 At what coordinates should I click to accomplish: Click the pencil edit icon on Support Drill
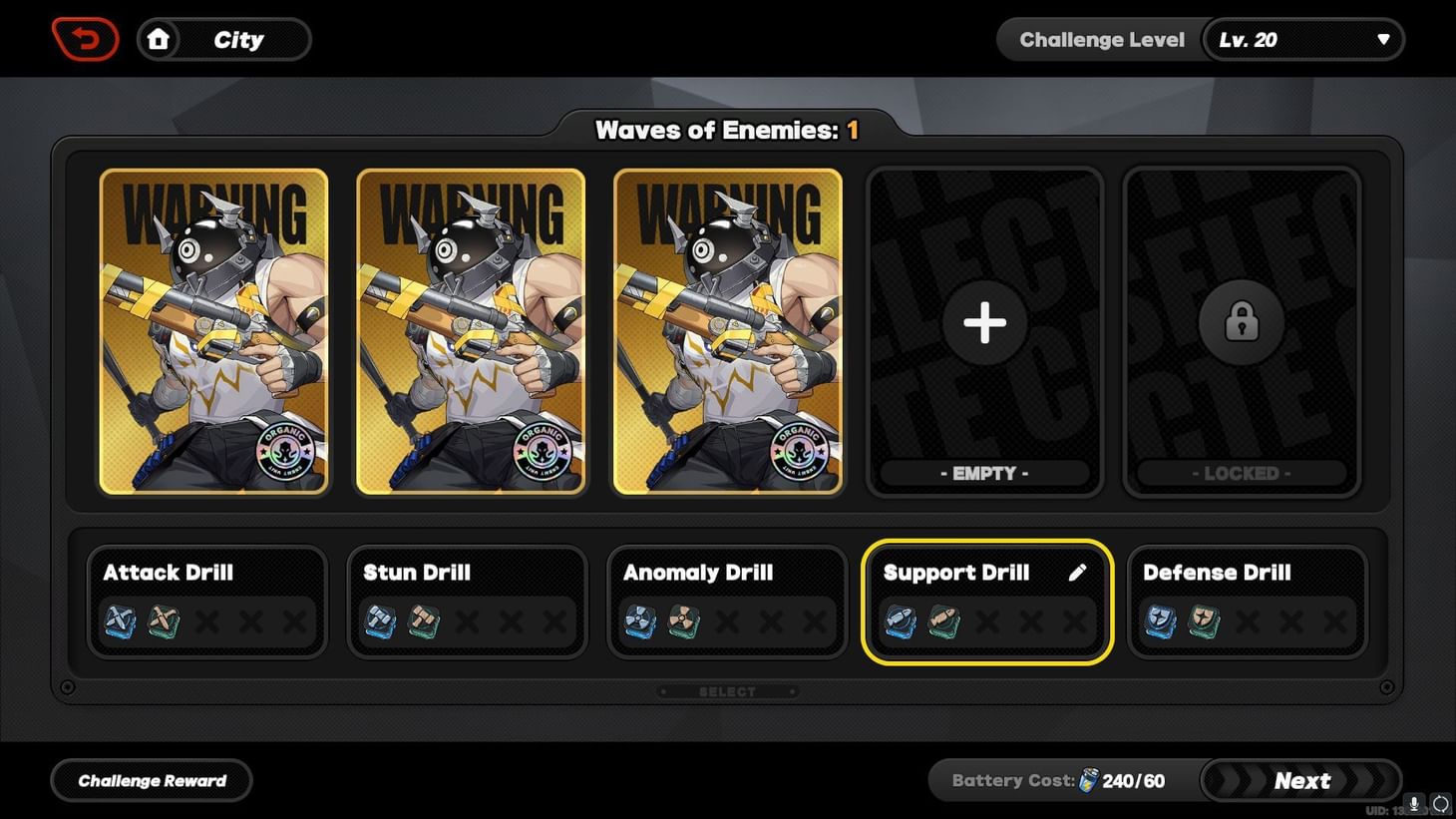click(x=1077, y=572)
